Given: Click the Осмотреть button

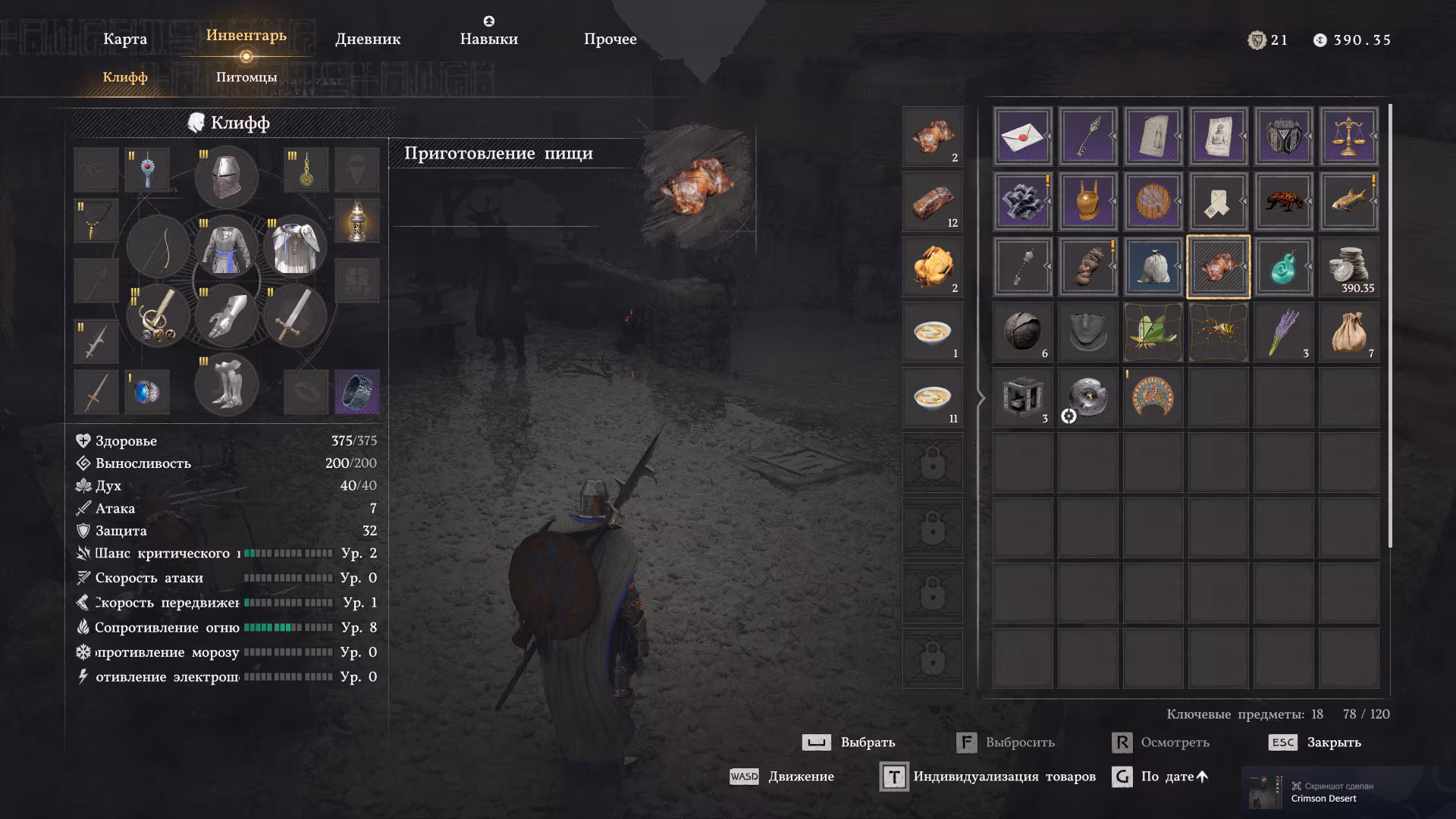Looking at the screenshot, I should (x=1161, y=742).
